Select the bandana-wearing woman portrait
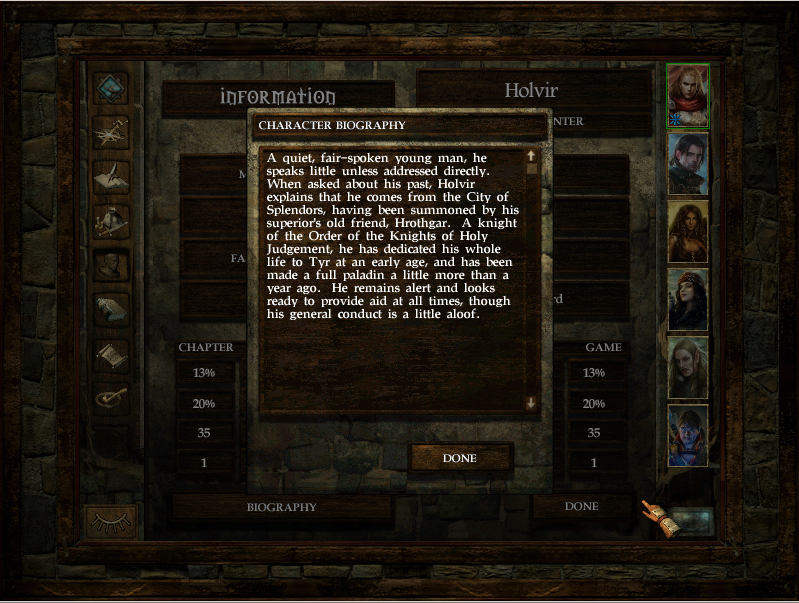 [688, 299]
